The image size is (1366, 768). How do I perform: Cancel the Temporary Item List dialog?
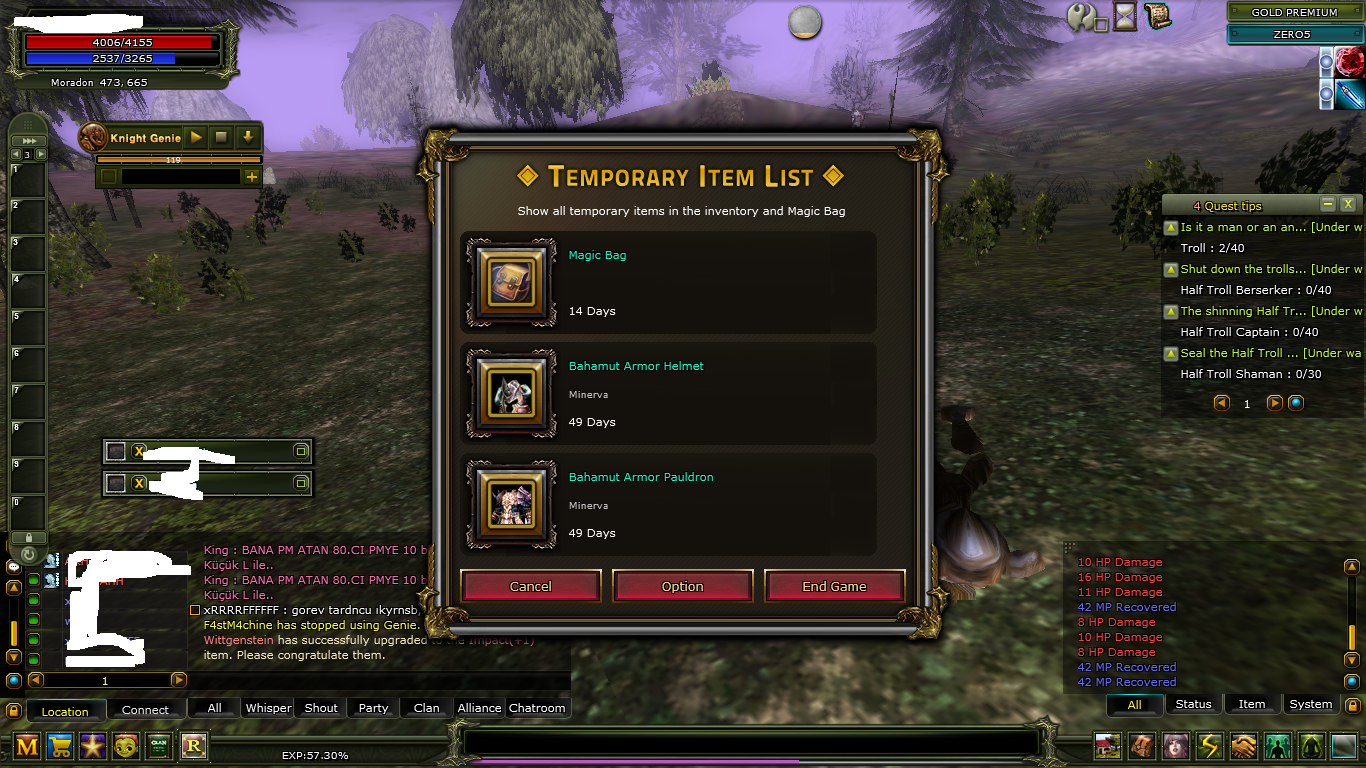click(x=530, y=587)
